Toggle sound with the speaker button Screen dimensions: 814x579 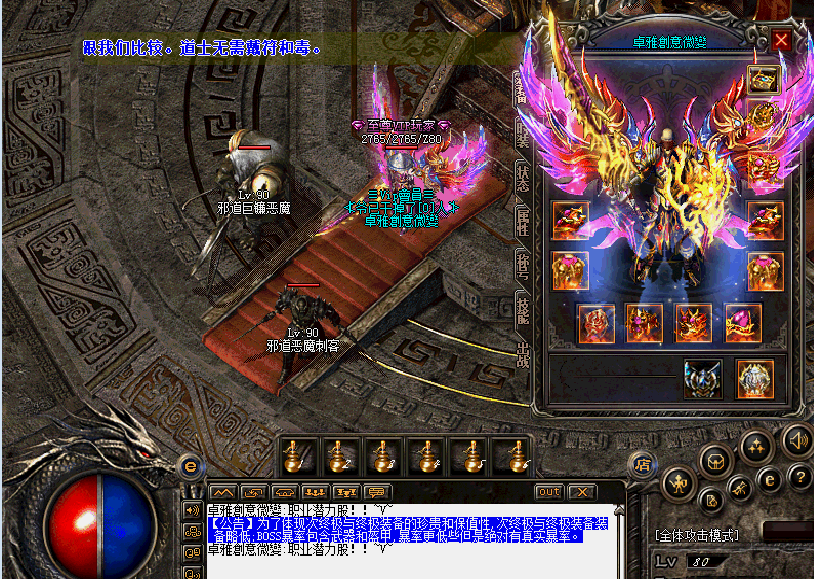tap(797, 439)
